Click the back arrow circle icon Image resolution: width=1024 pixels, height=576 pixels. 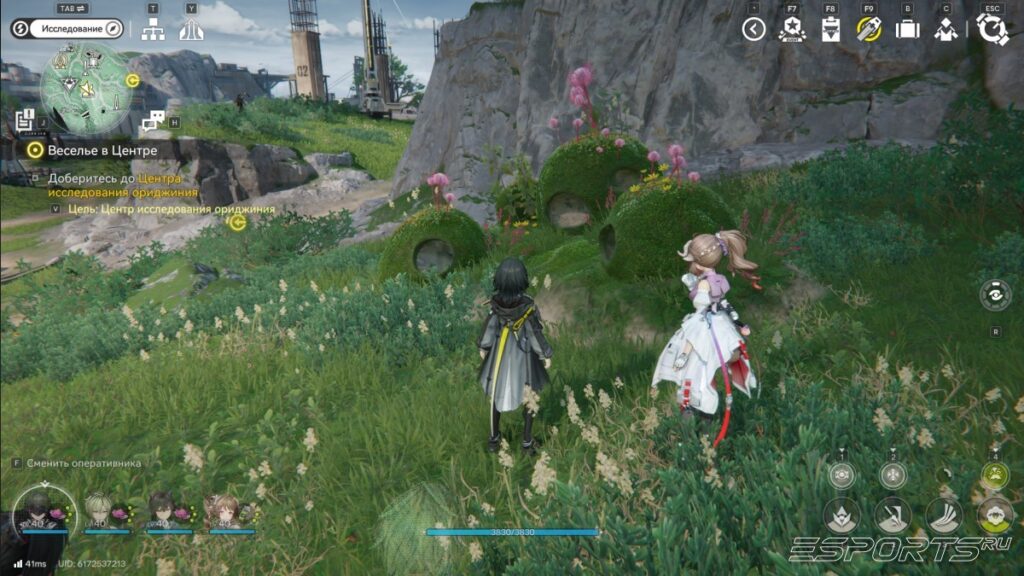click(754, 29)
